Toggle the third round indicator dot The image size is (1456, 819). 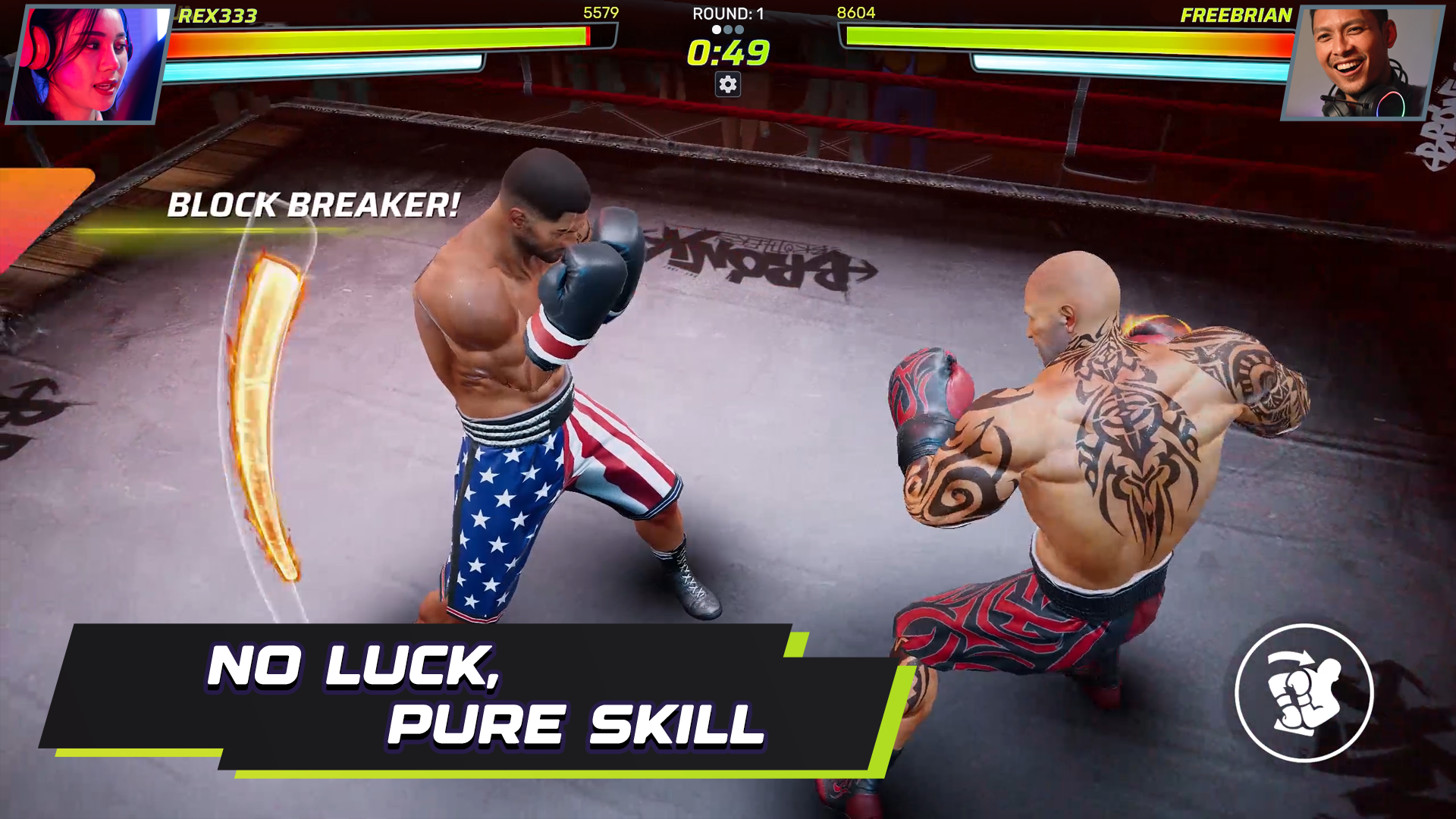point(740,29)
